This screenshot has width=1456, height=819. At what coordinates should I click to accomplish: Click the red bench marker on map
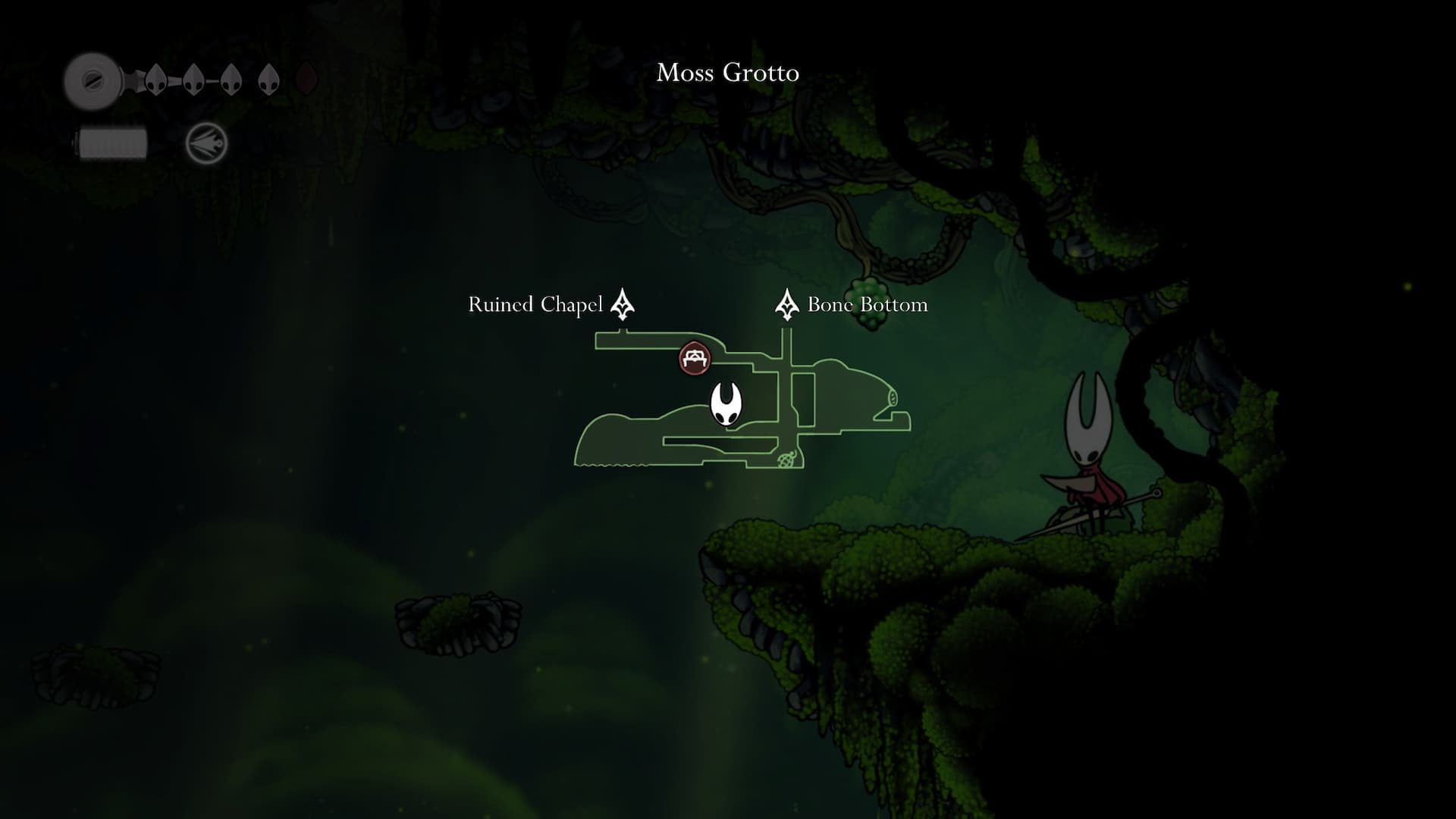click(x=695, y=358)
